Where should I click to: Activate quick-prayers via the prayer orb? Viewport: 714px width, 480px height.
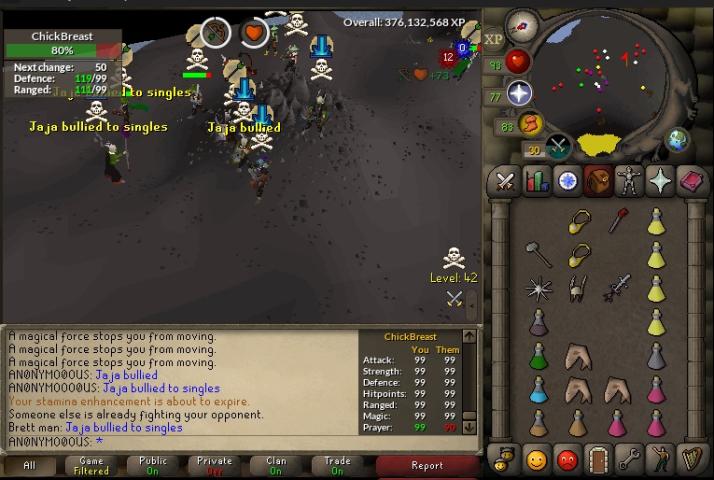click(x=519, y=94)
